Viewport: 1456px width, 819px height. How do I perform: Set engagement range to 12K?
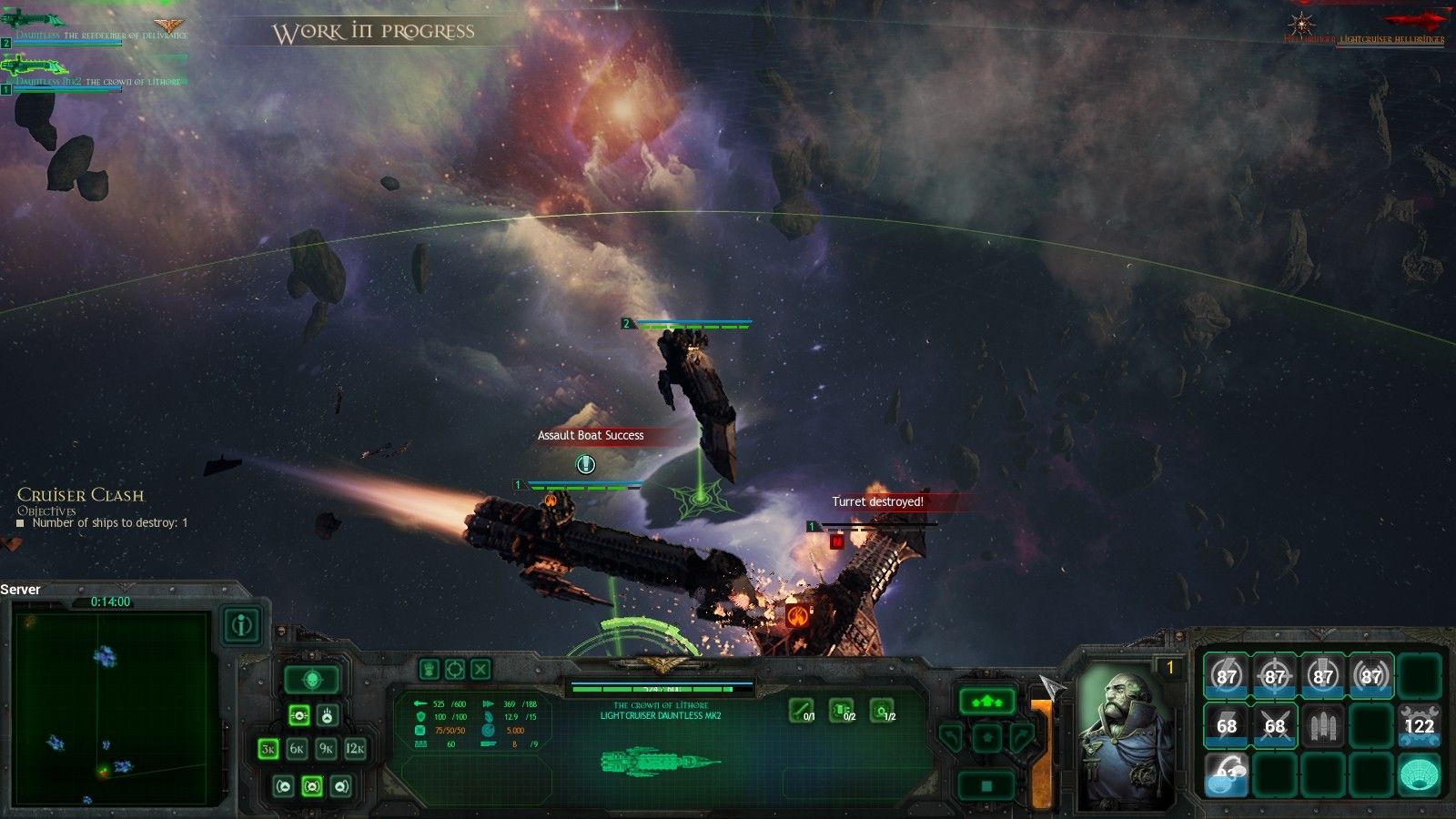[355, 749]
